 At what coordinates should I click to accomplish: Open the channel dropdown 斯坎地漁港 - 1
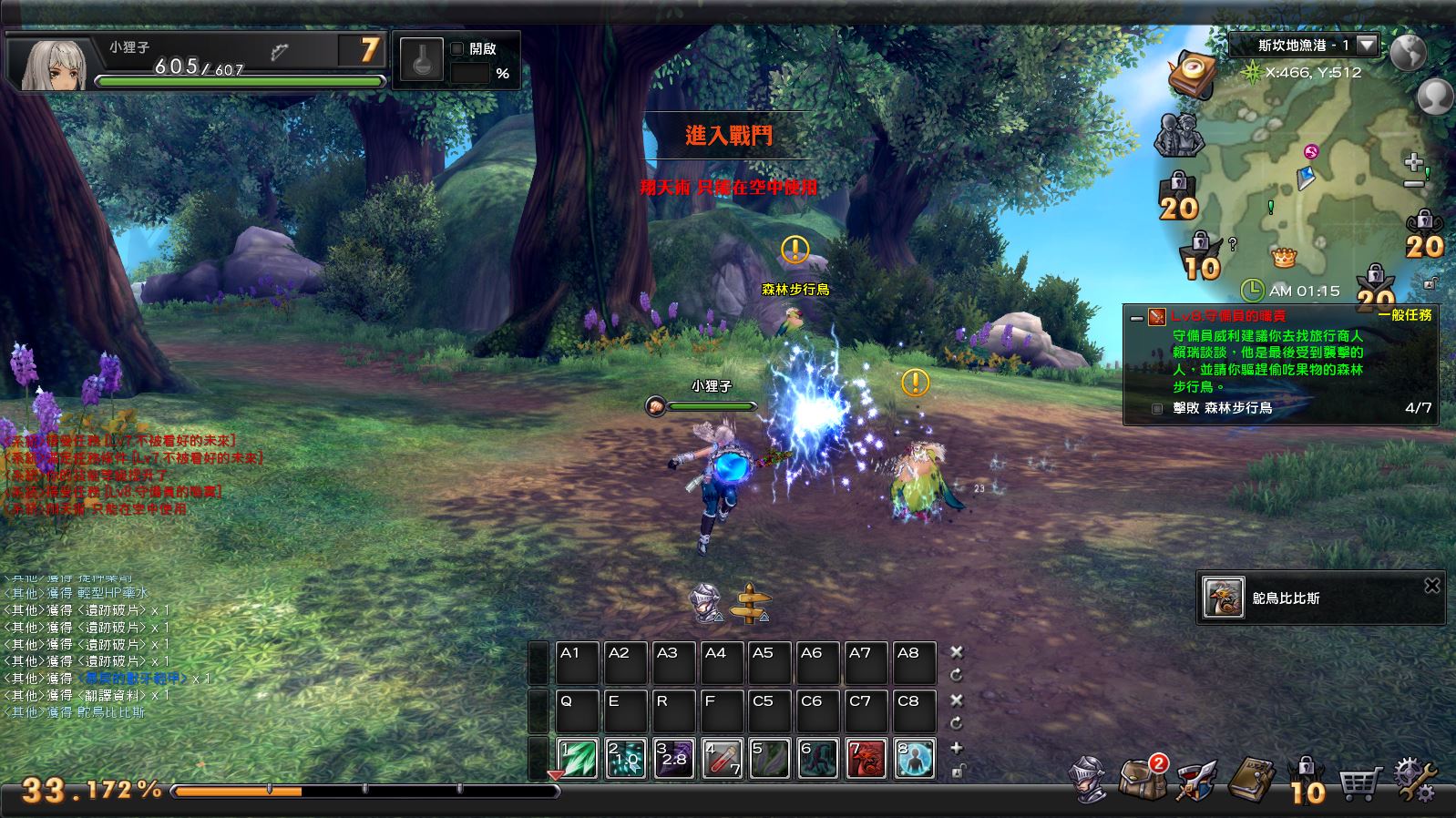coord(1367,45)
